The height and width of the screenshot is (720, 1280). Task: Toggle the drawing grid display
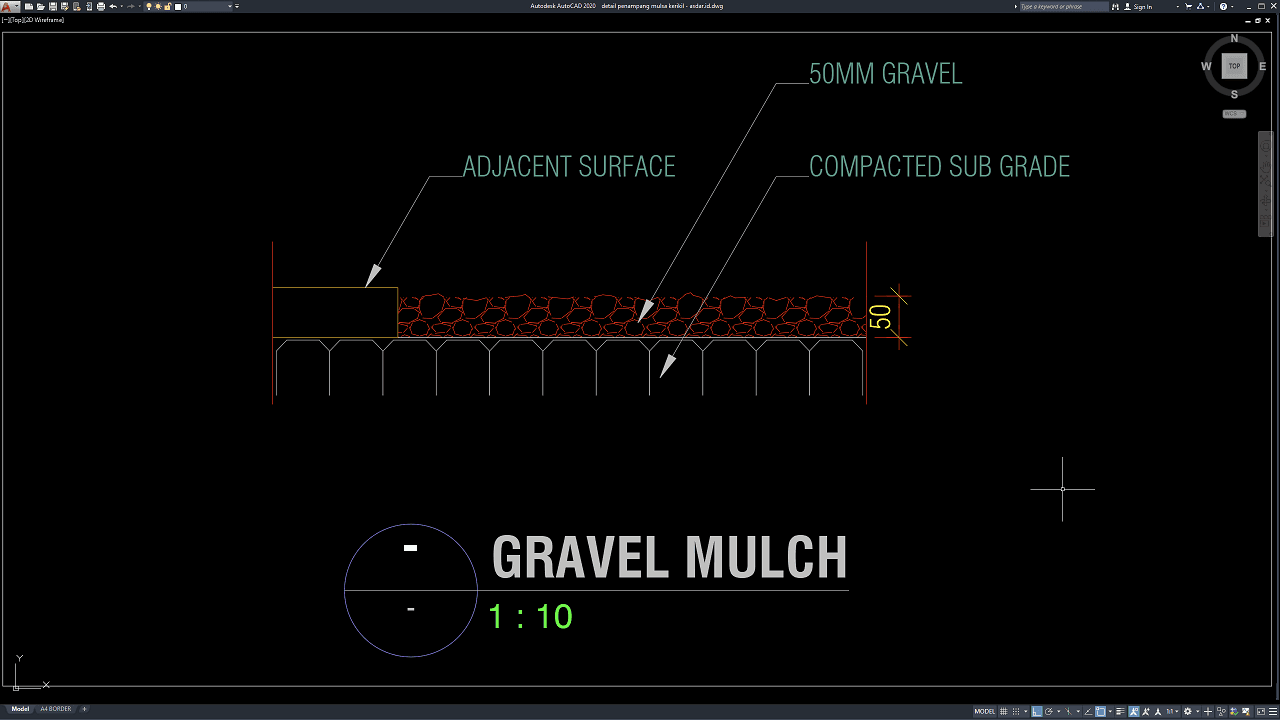[x=1004, y=711]
